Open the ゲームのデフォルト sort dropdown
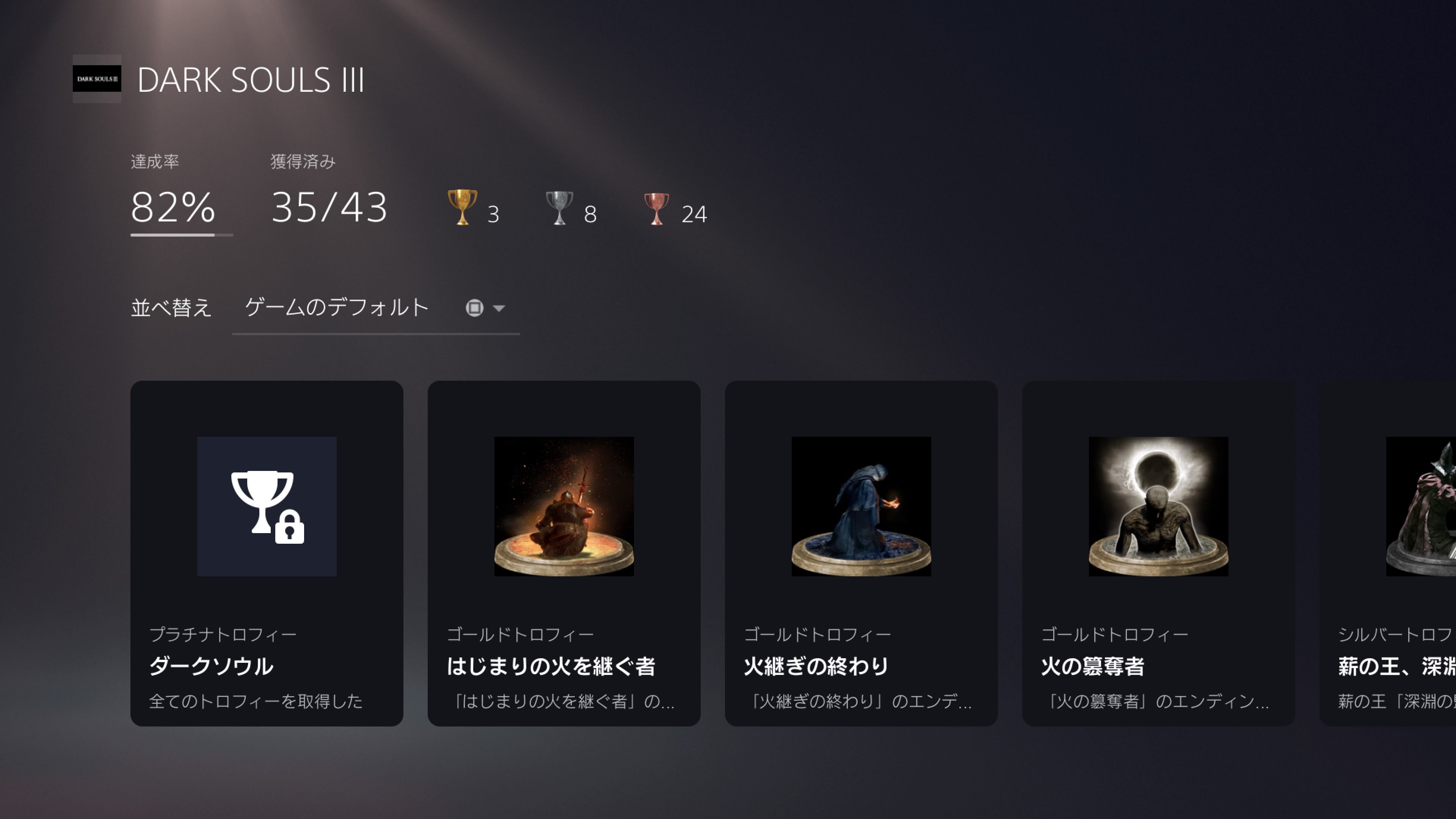 click(x=335, y=308)
